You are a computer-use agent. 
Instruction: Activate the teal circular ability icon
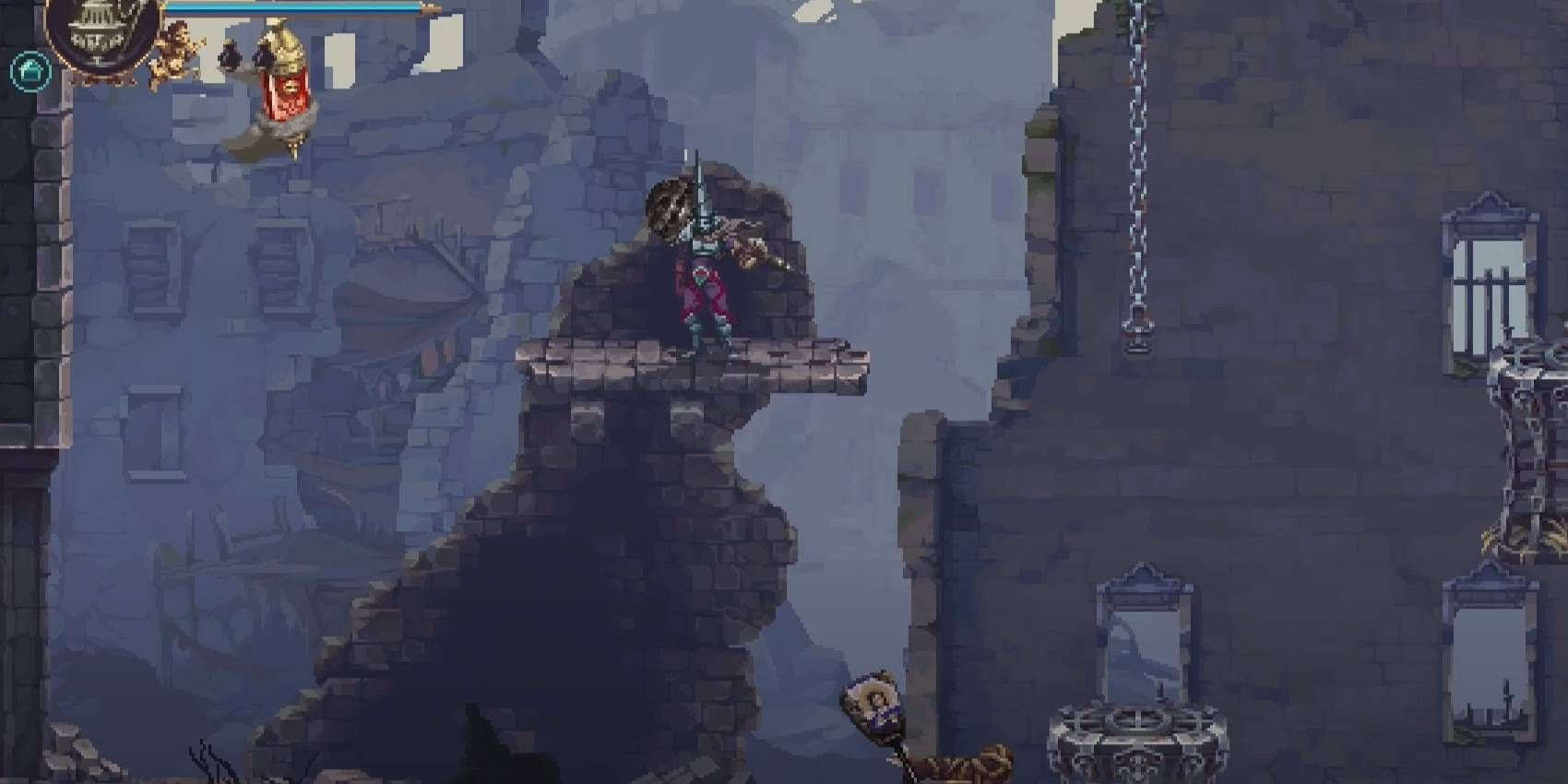pos(30,71)
